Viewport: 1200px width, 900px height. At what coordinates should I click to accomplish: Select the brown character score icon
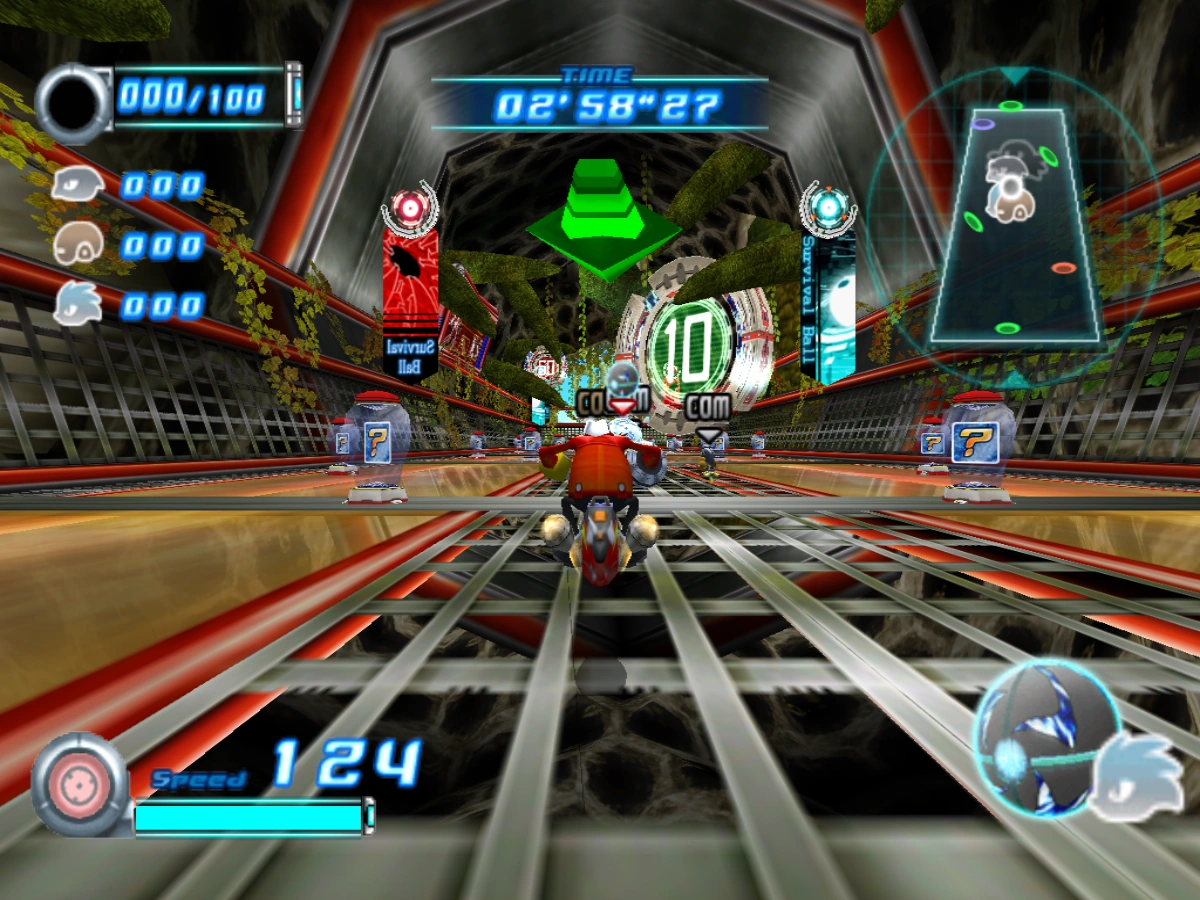click(x=78, y=243)
